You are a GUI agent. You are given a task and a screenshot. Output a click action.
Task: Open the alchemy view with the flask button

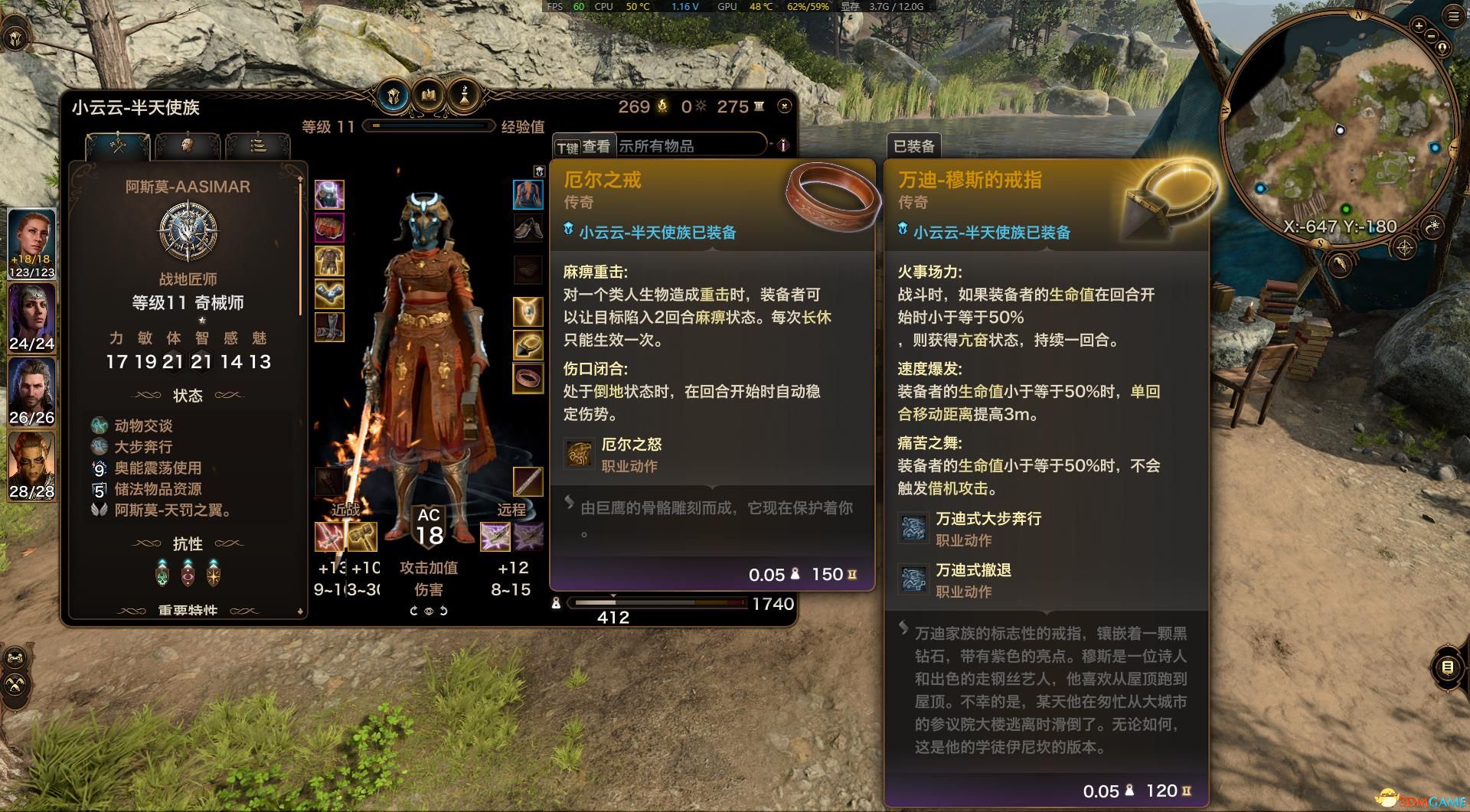(463, 96)
